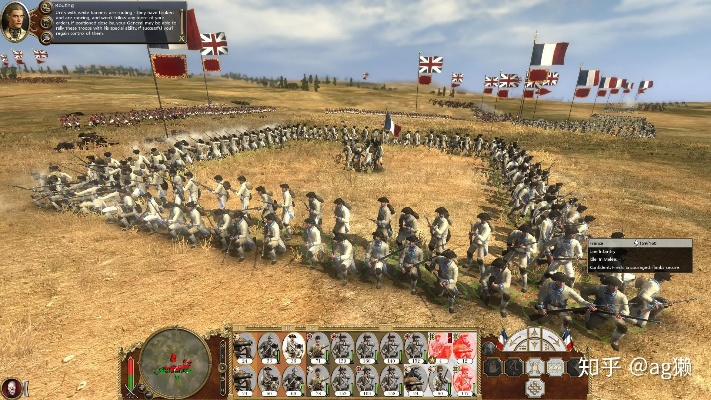711x400 pixels.
Task: Open the battlefield minimap
Action: tap(174, 360)
